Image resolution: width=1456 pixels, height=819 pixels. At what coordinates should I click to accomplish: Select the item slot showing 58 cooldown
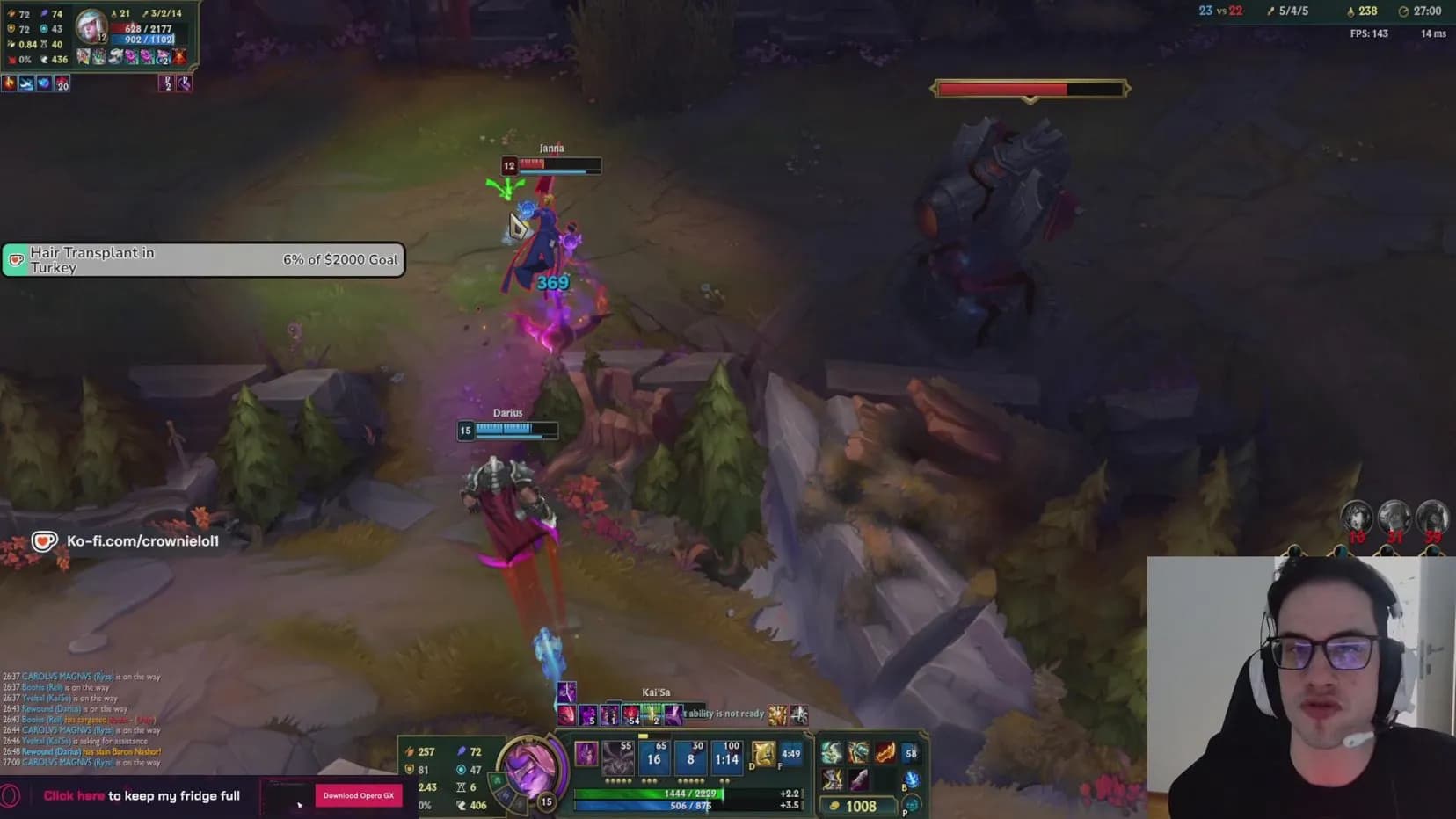click(x=911, y=752)
